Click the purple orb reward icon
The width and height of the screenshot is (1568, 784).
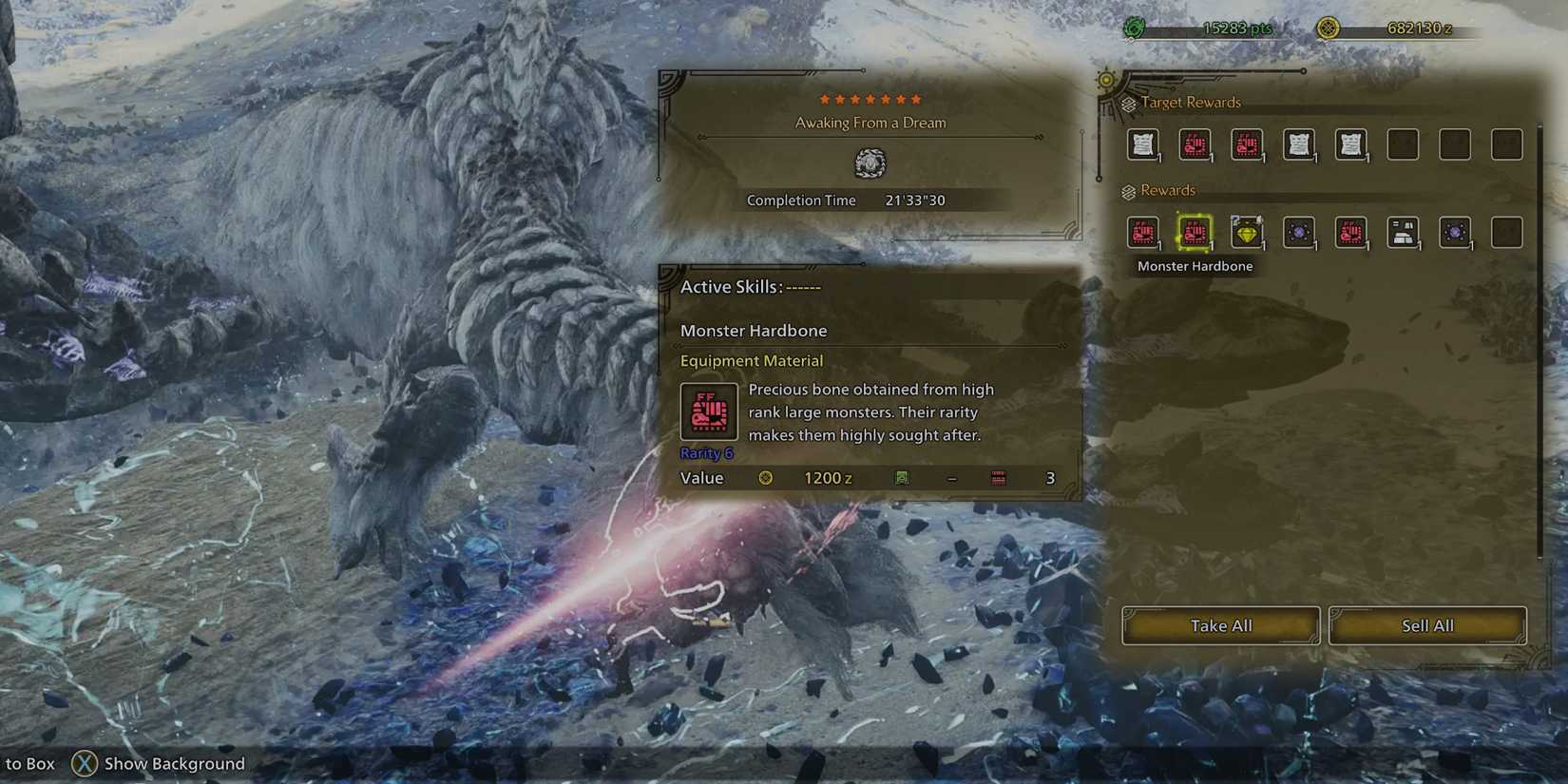[x=1299, y=234]
